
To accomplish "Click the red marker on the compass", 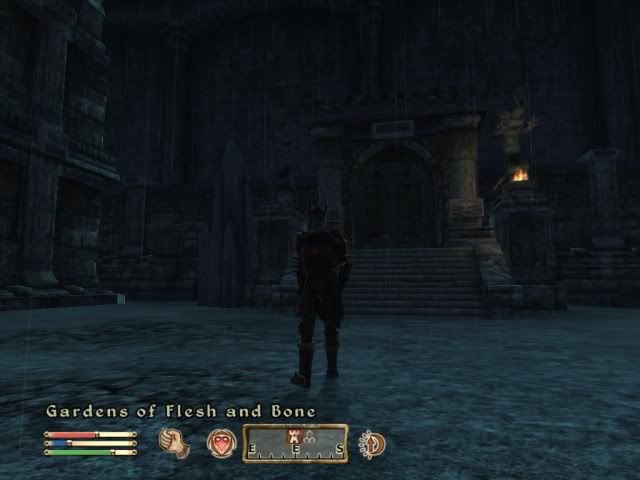I will (x=293, y=433).
